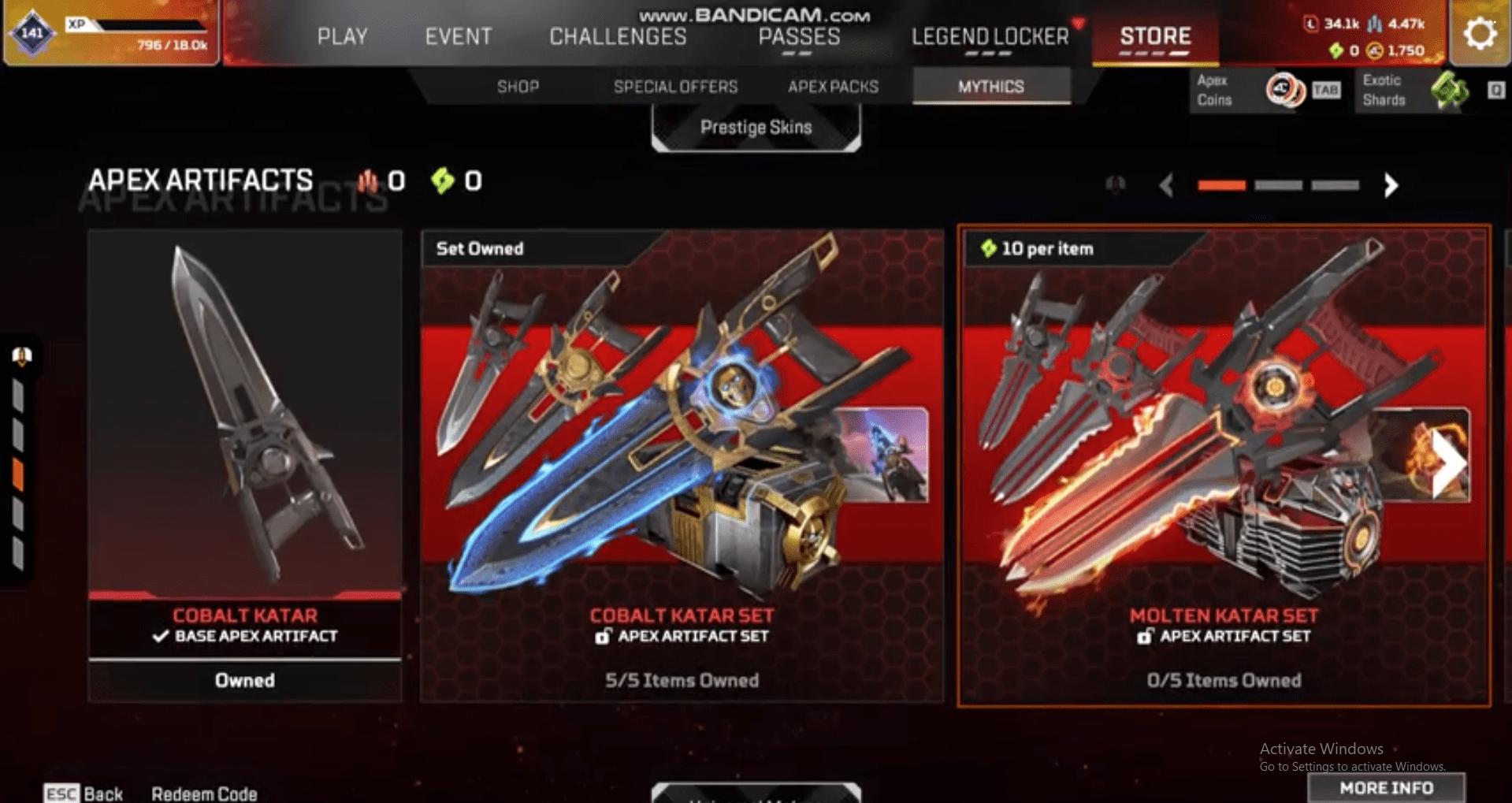Click the Legend Tokens icon showing 34.1k

click(1309, 24)
